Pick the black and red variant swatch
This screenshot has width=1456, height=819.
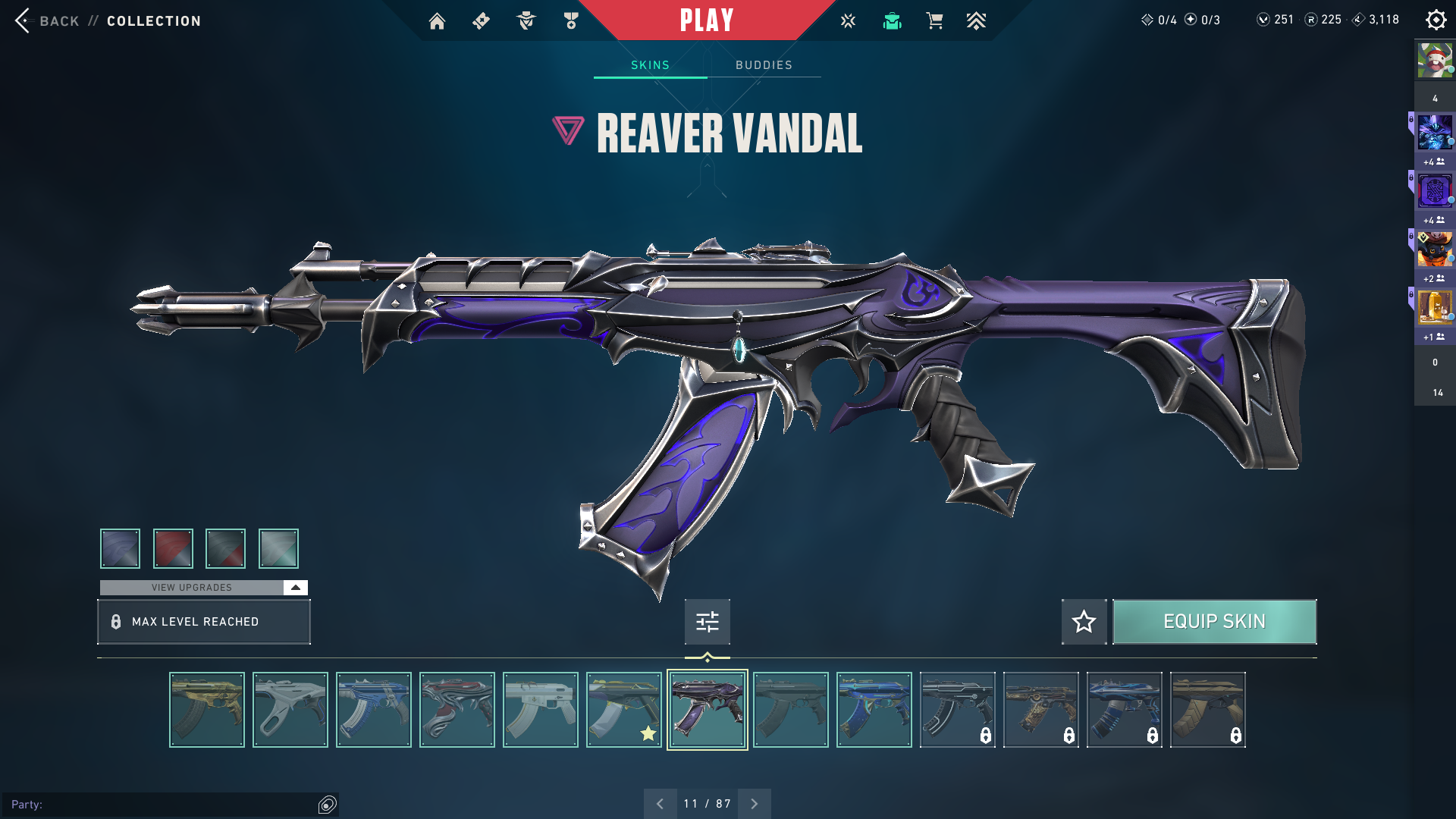click(x=225, y=548)
